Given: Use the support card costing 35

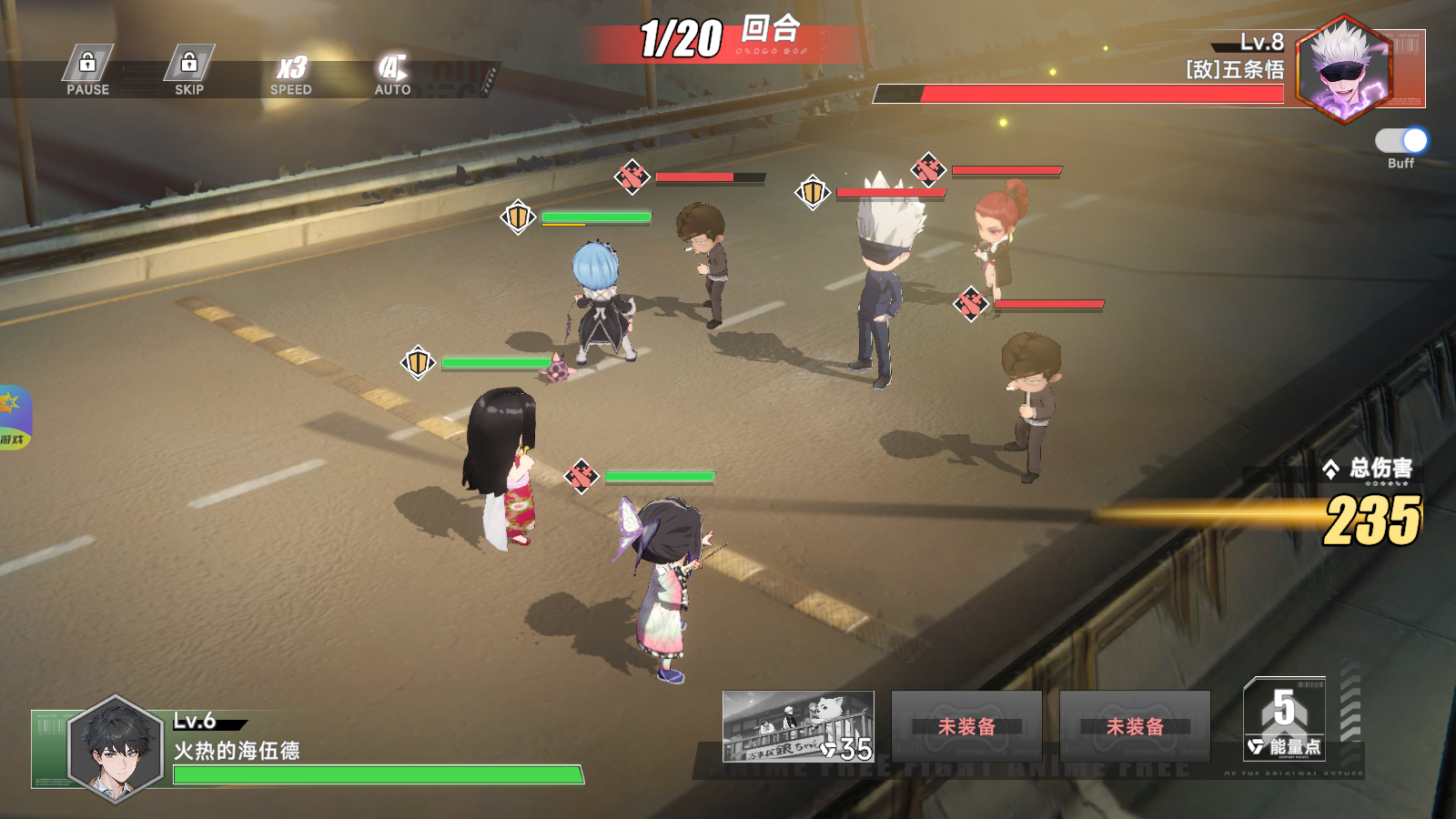Looking at the screenshot, I should 798,726.
